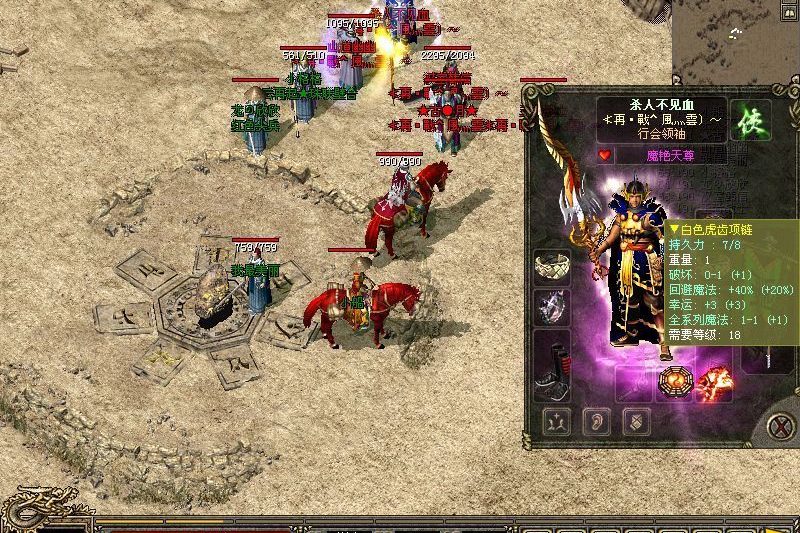
Task: Select the silver bracelet equipment slot
Action: coord(551,267)
